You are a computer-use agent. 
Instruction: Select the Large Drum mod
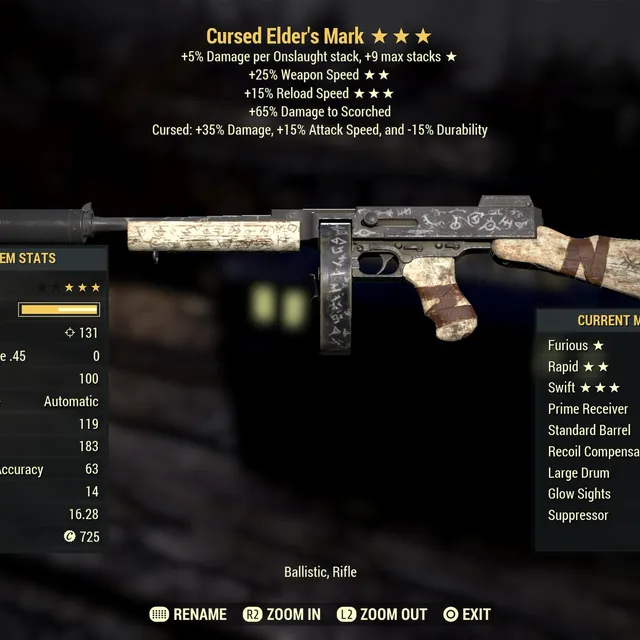click(580, 473)
